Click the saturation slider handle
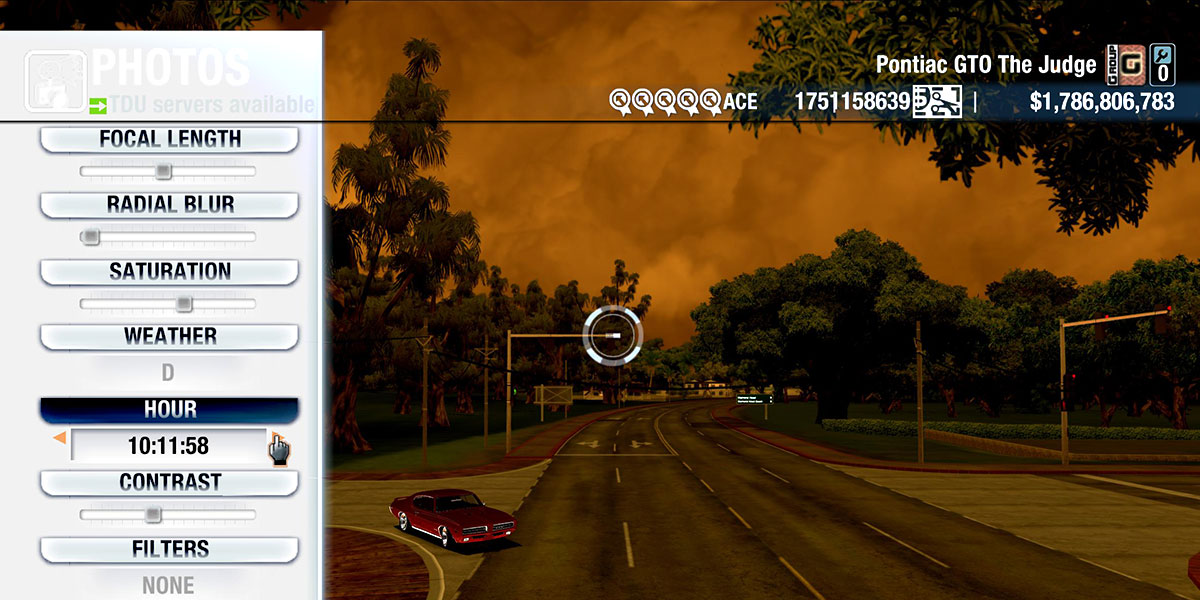The image size is (1200, 600). [184, 303]
